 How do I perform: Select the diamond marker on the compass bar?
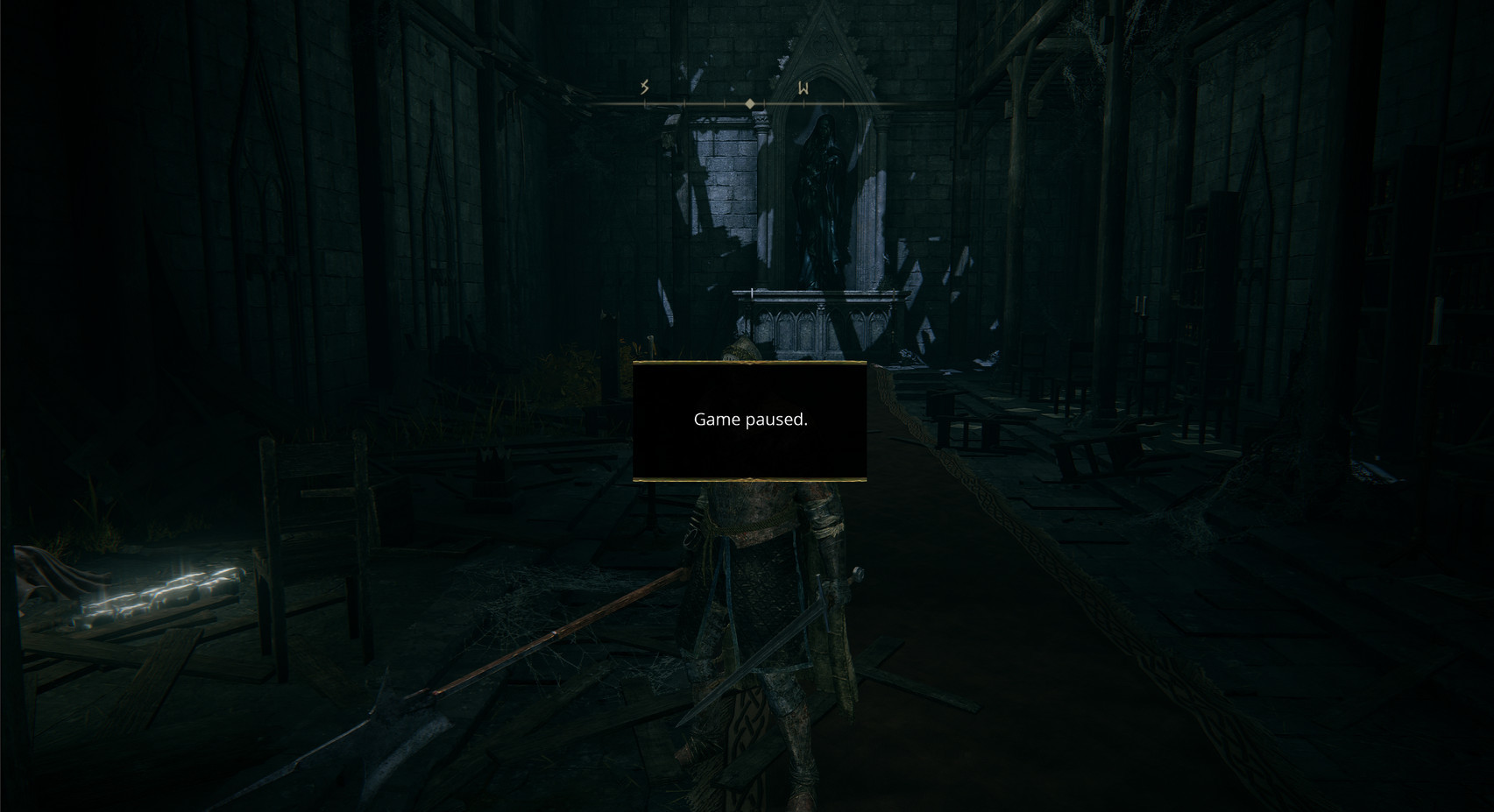[750, 103]
